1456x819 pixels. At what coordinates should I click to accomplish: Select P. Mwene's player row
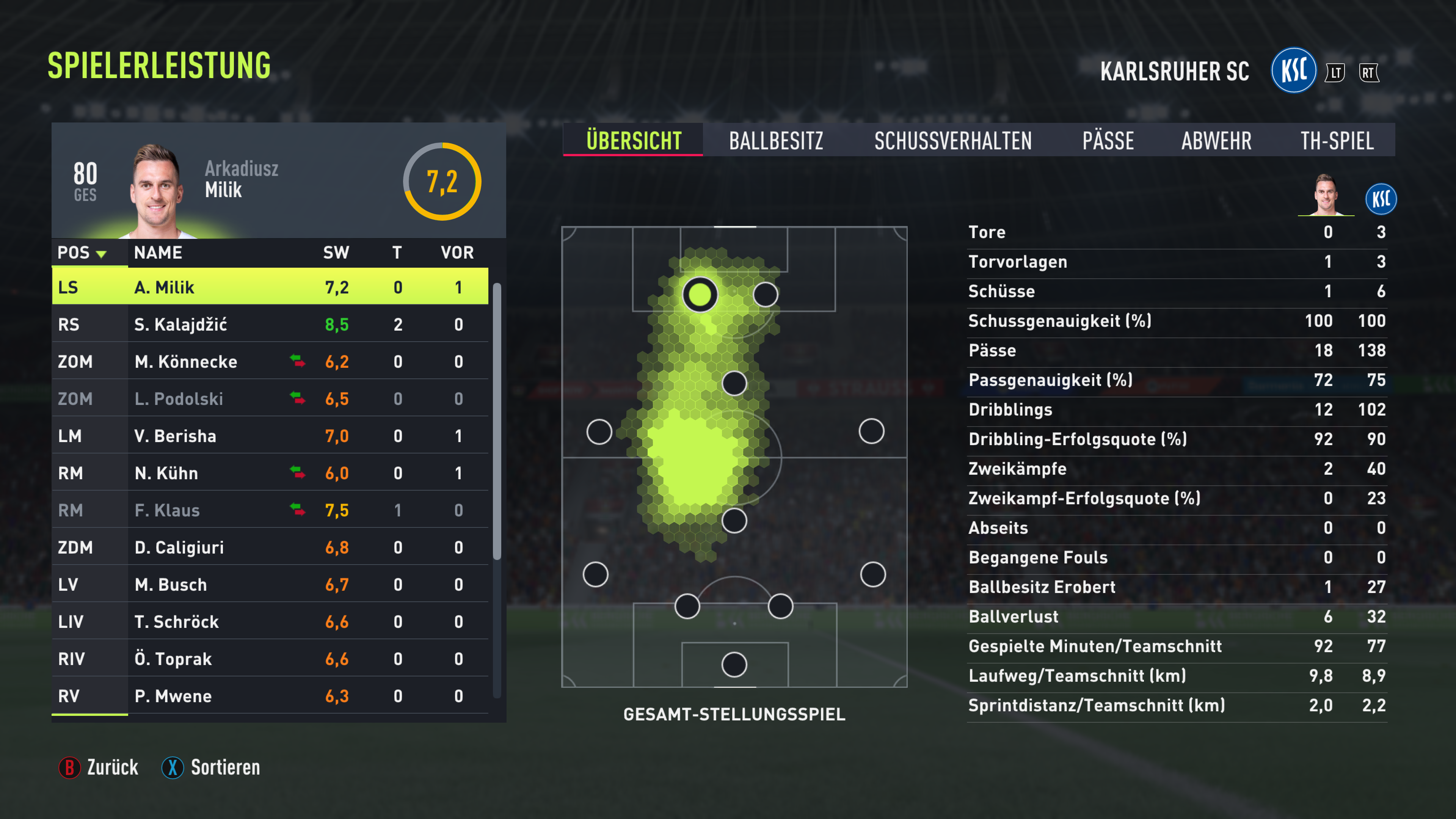tap(270, 696)
